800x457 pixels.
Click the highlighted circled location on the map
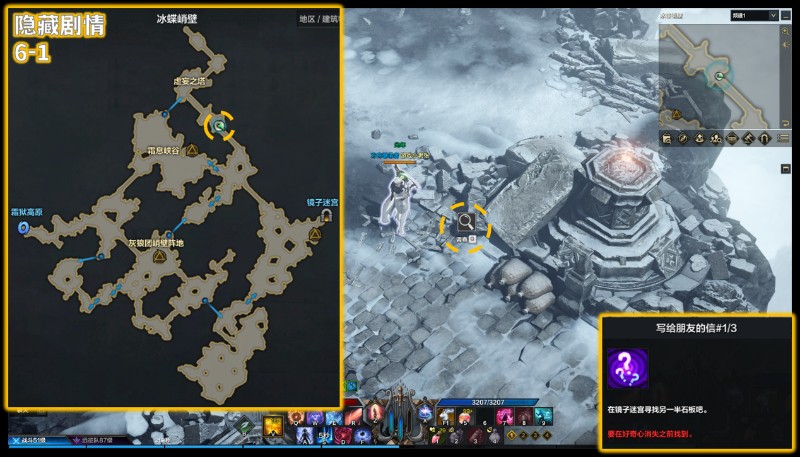(x=219, y=126)
